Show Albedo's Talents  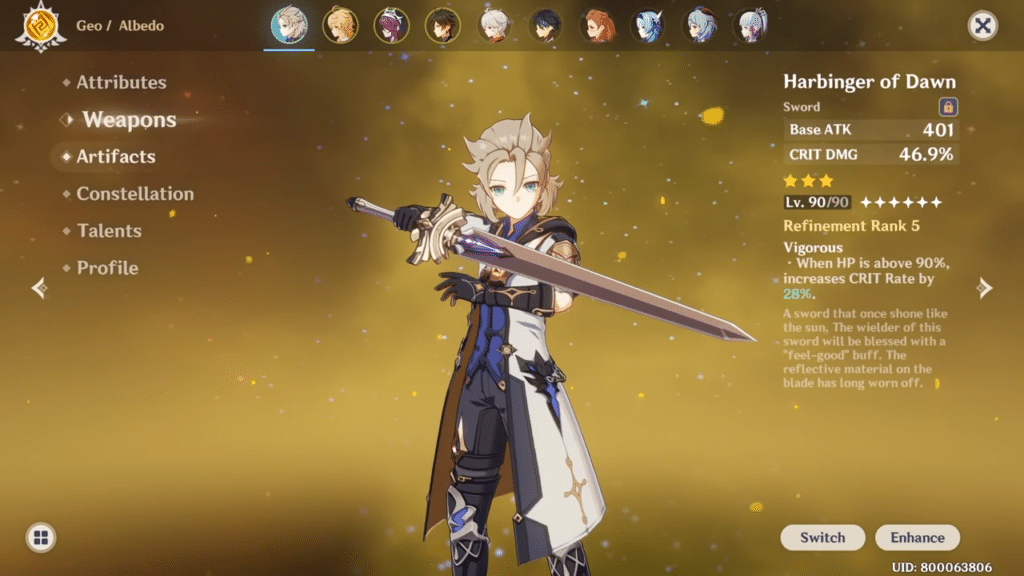click(x=109, y=231)
